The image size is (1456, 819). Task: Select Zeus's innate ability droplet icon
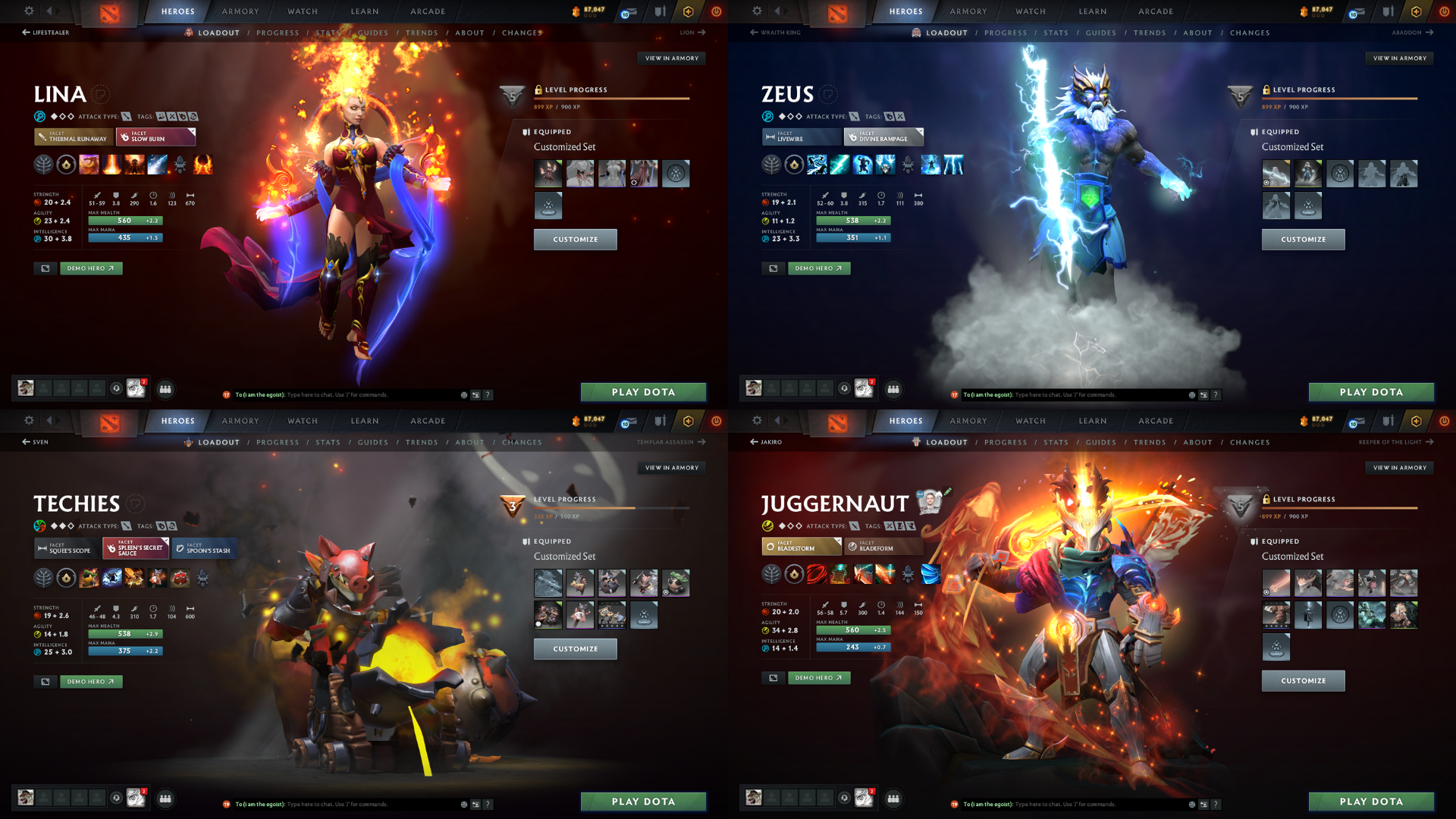pyautogui.click(x=794, y=164)
